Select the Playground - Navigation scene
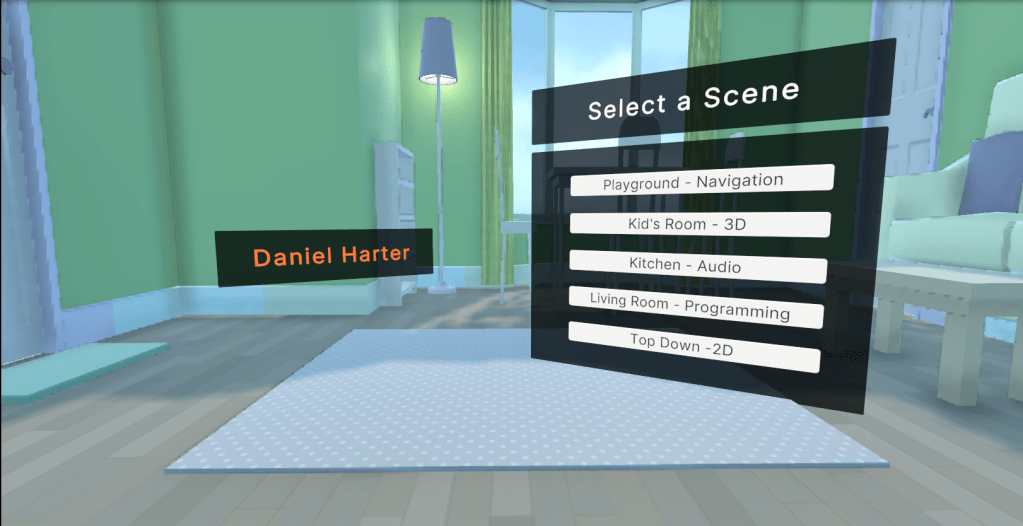Viewport: 1023px width, 526px height. 700,181
